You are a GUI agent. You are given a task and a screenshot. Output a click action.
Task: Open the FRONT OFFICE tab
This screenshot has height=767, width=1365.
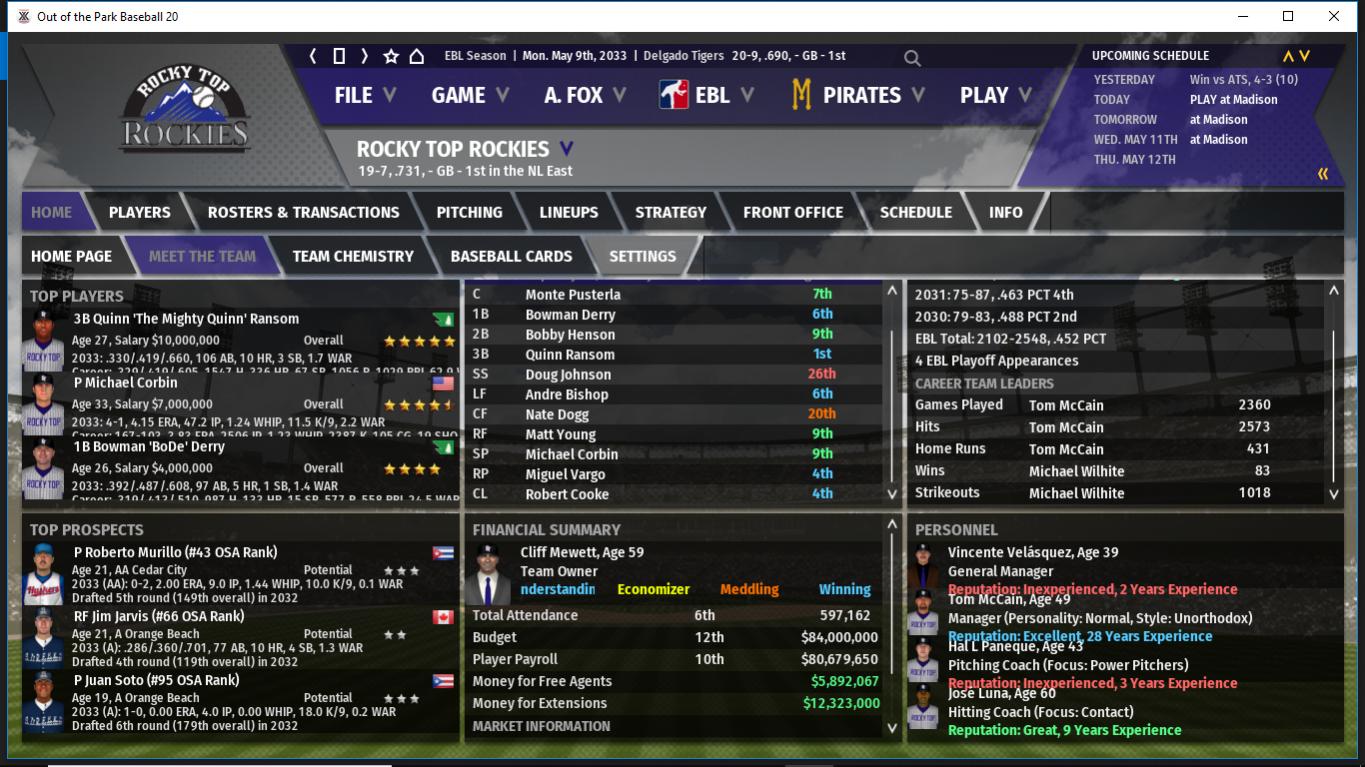[792, 212]
